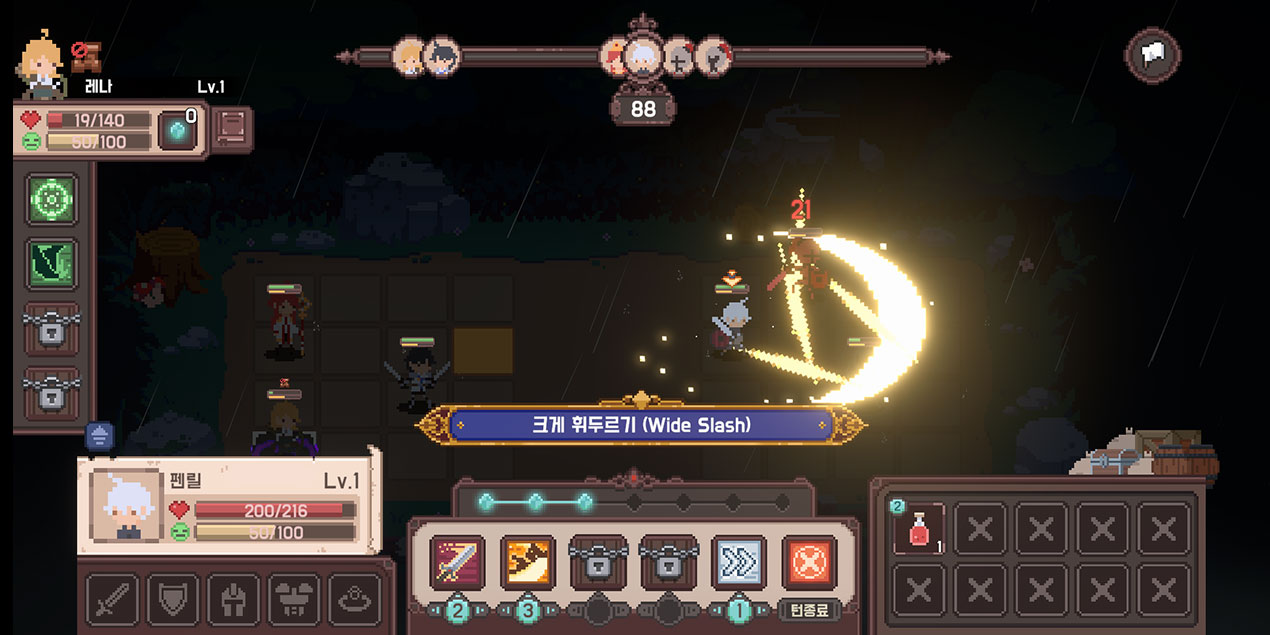Open the chest armor equipment slot
1270x635 pixels.
[294, 599]
